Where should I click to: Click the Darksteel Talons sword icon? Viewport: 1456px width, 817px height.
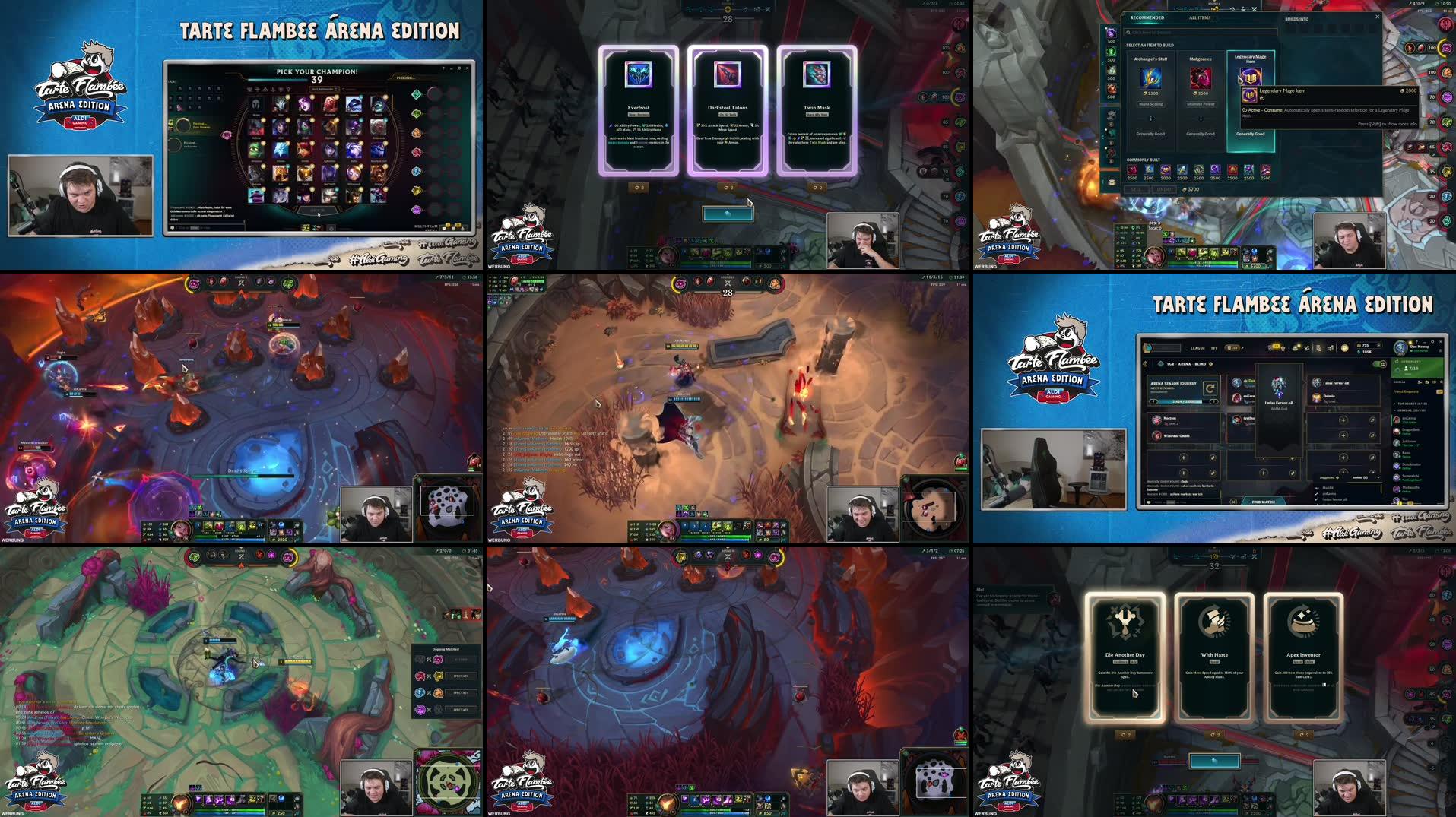[728, 76]
